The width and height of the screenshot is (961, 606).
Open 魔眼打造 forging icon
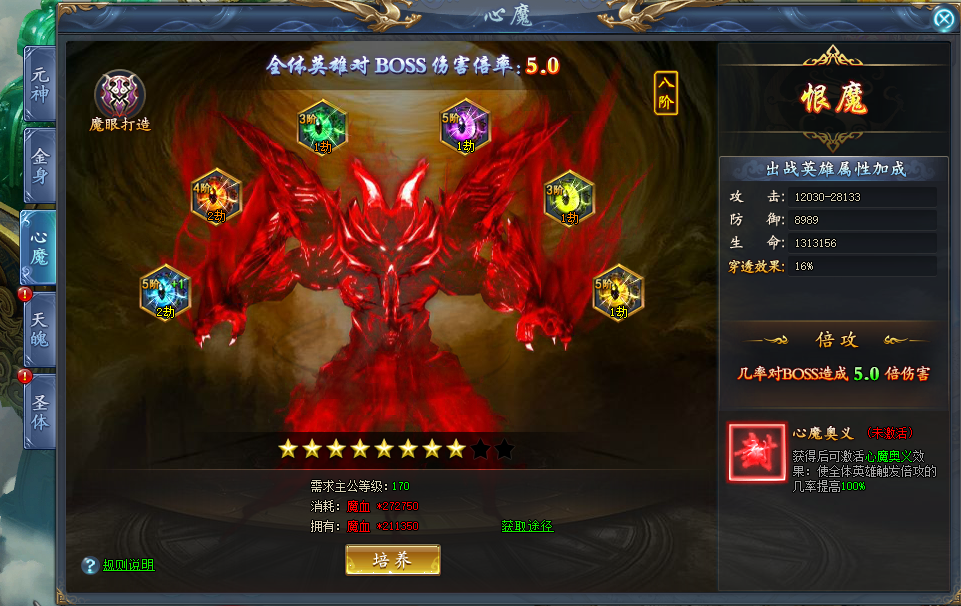pos(120,96)
